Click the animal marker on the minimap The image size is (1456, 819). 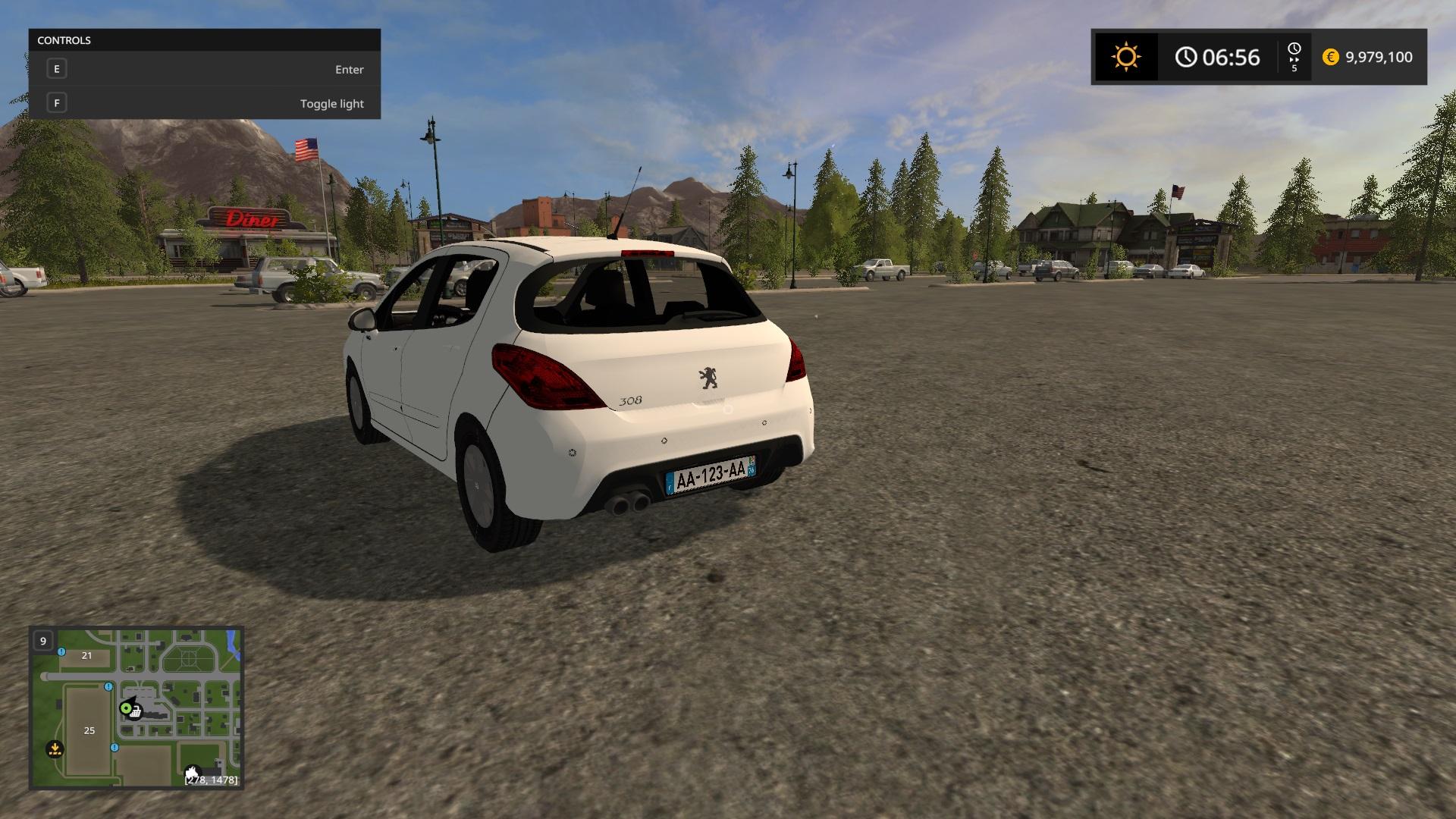(x=193, y=773)
